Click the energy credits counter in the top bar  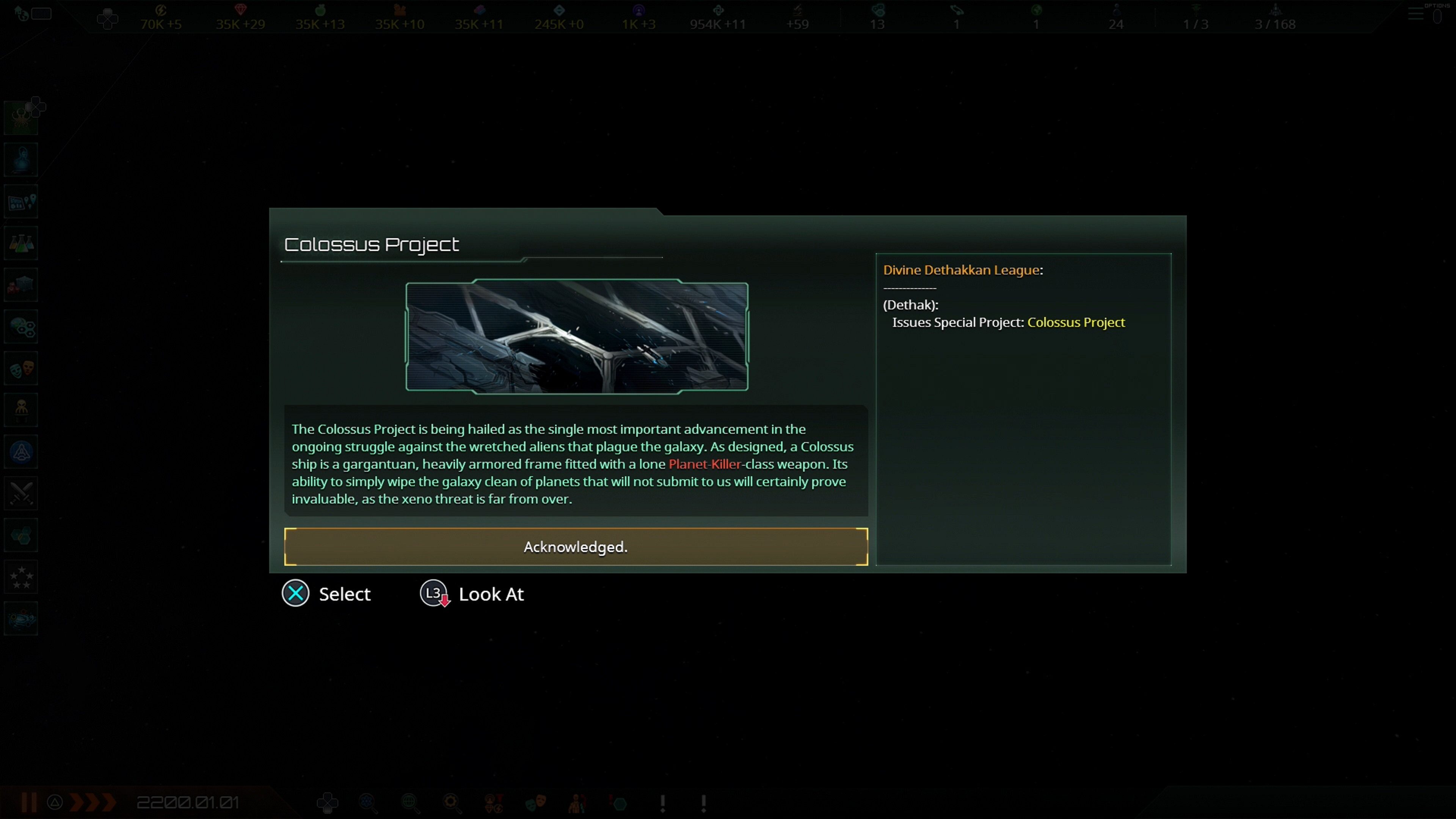160,17
